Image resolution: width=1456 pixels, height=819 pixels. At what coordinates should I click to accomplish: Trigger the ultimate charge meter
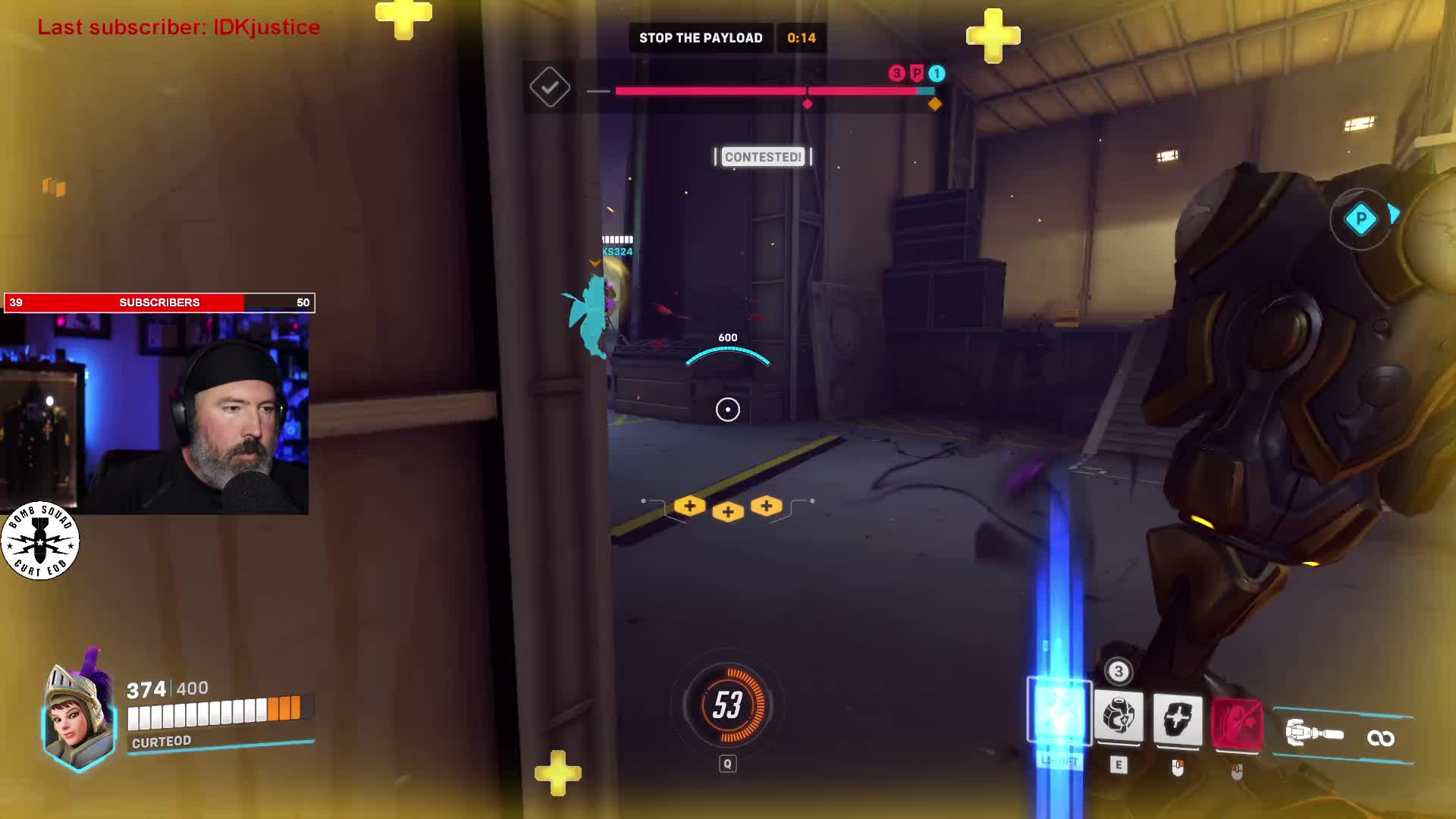[727, 705]
